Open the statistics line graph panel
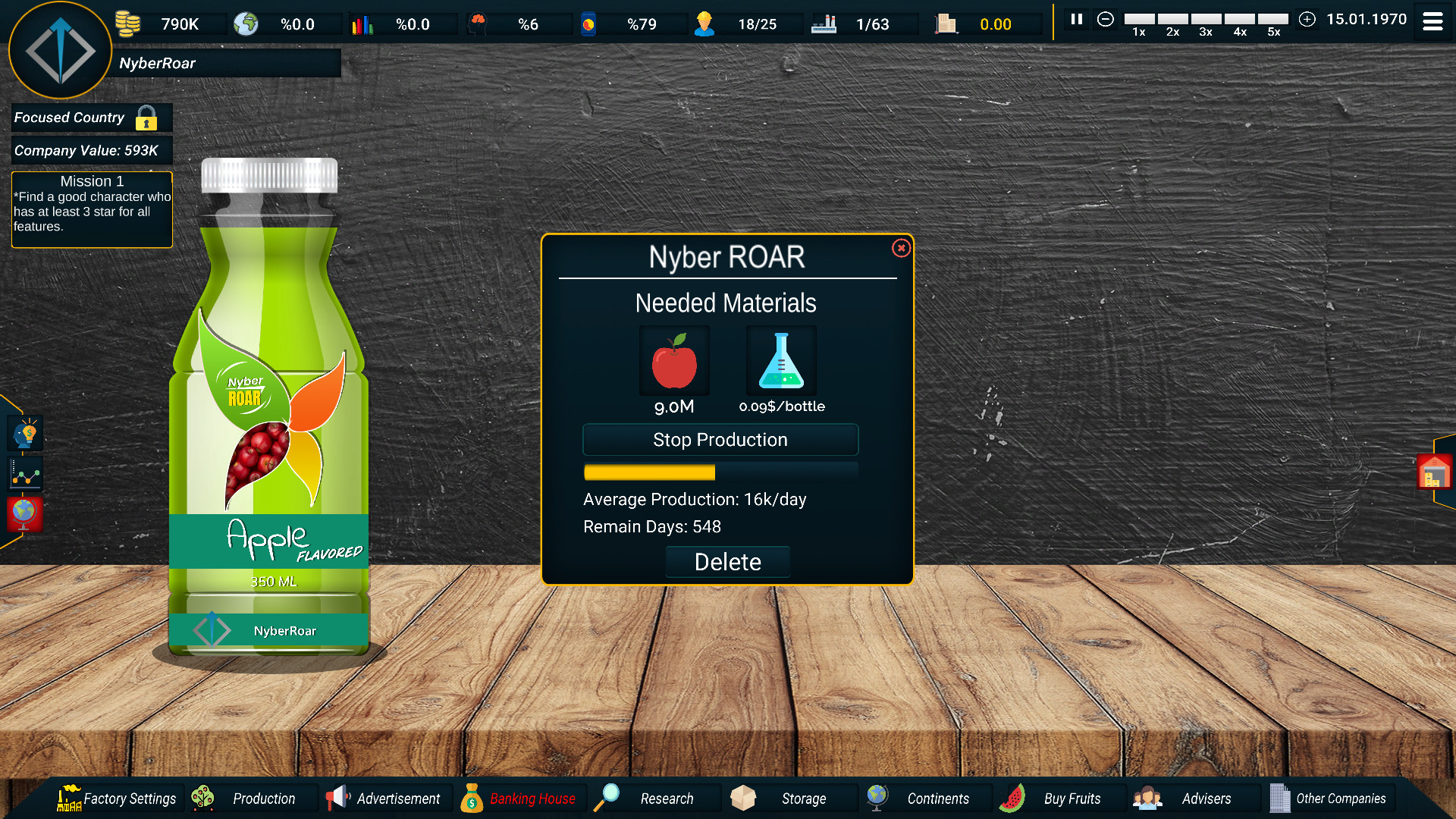Image resolution: width=1456 pixels, height=819 pixels. (x=24, y=473)
